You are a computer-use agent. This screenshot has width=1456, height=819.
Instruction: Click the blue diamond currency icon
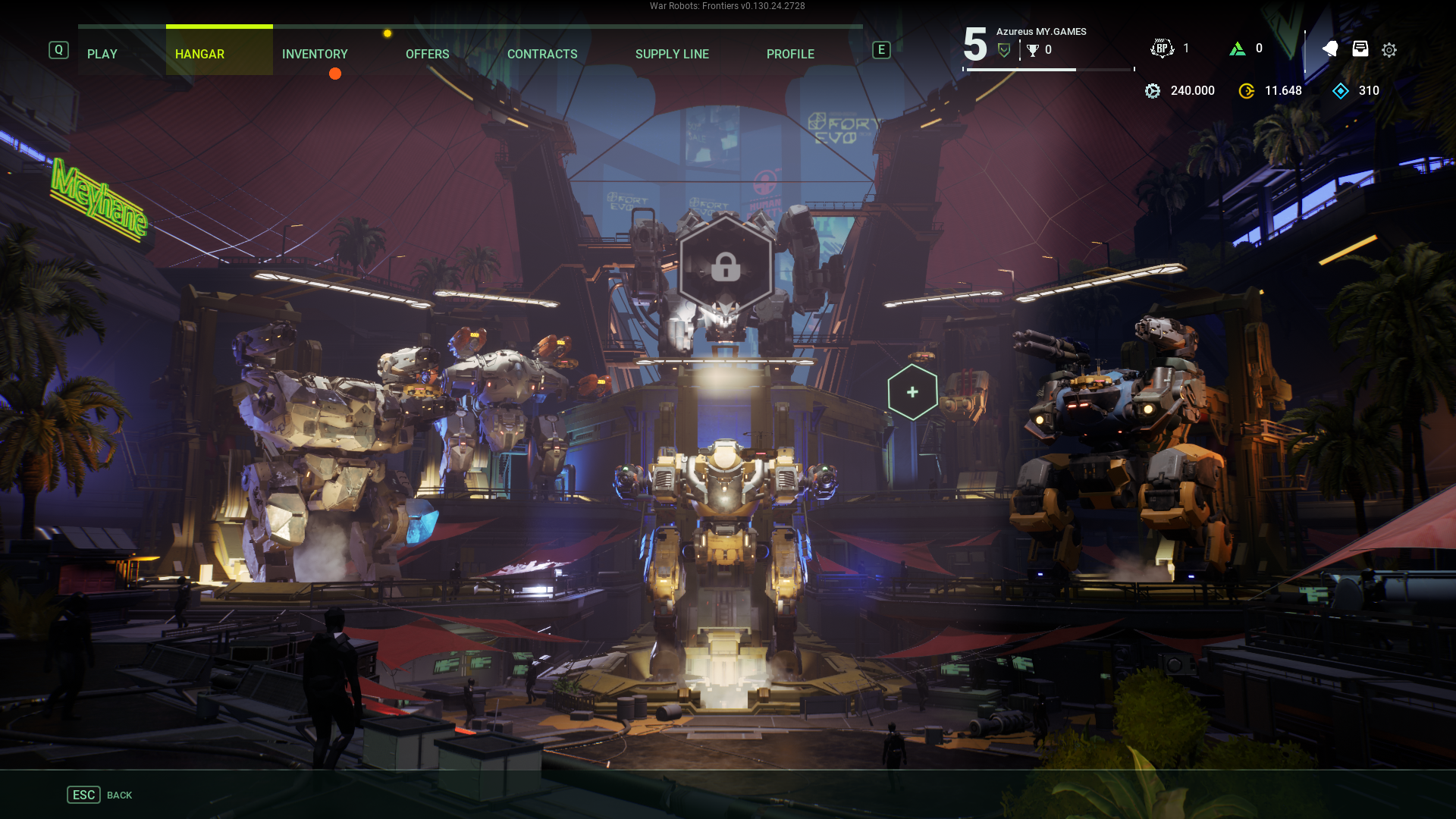(x=1341, y=91)
